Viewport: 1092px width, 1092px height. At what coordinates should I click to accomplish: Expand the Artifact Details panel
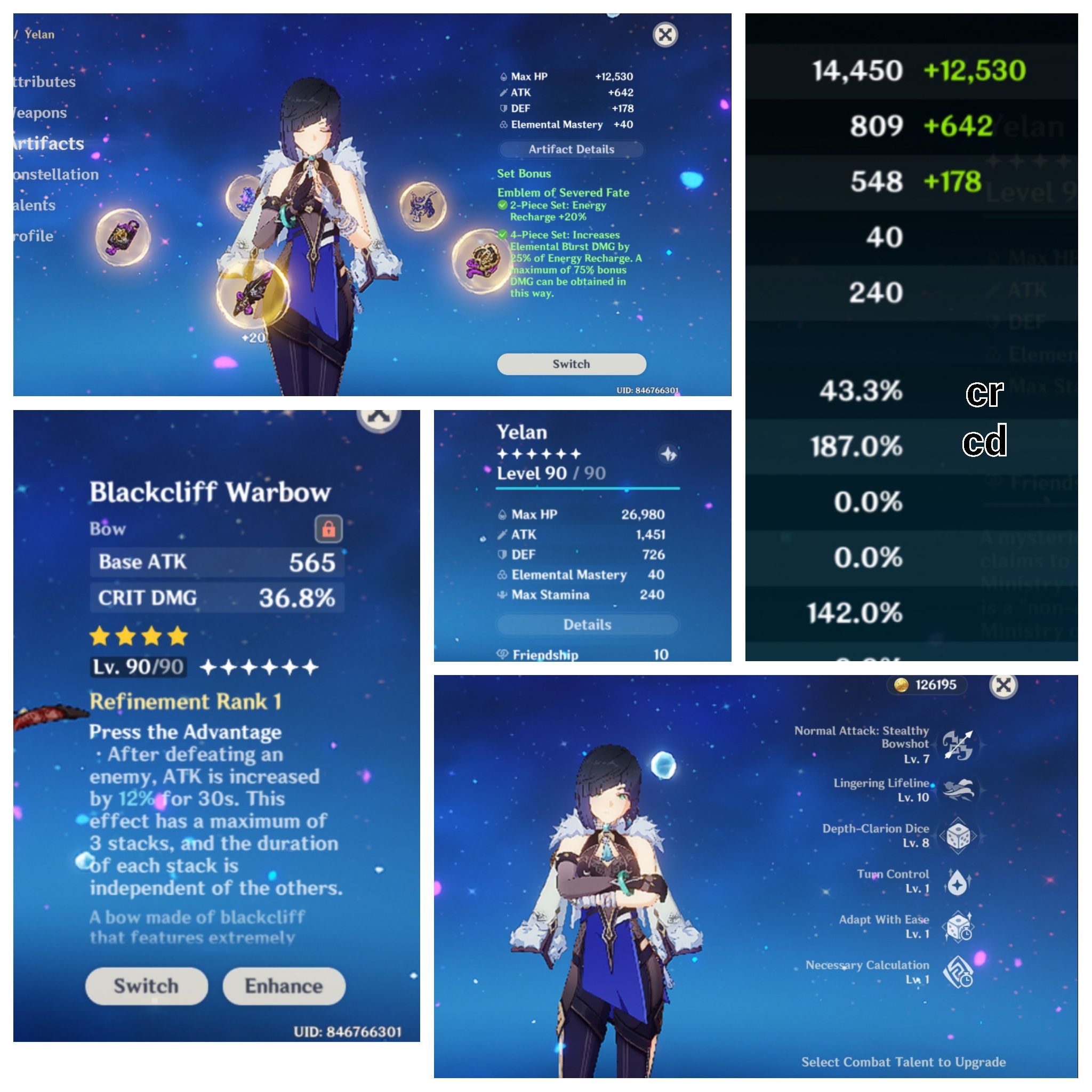571,149
